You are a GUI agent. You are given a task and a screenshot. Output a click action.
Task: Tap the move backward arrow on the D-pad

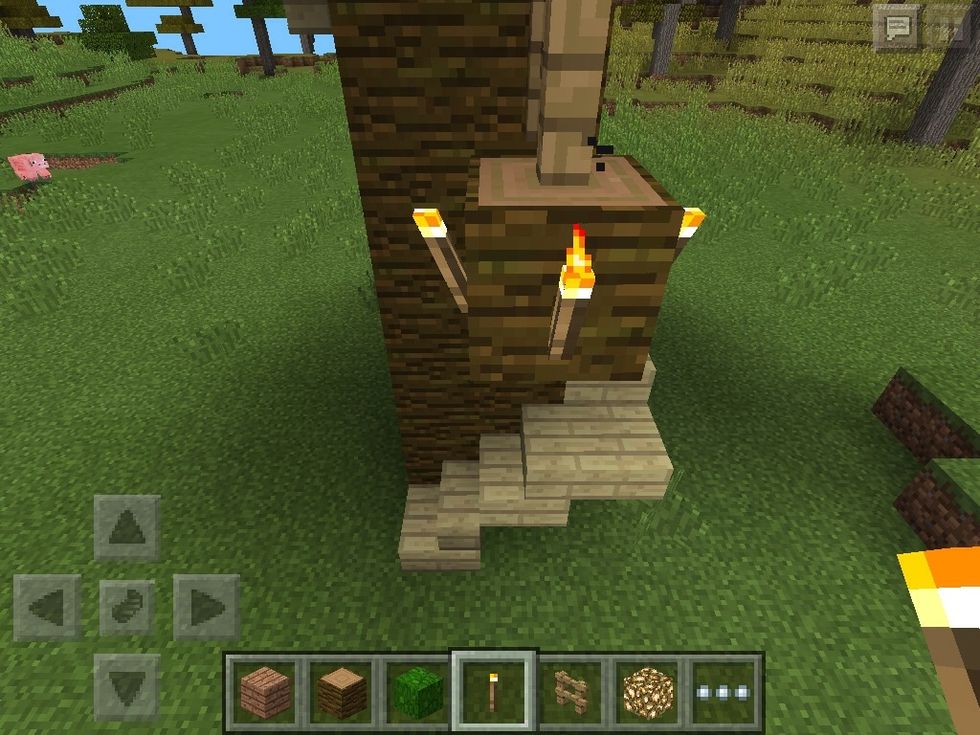(x=127, y=686)
